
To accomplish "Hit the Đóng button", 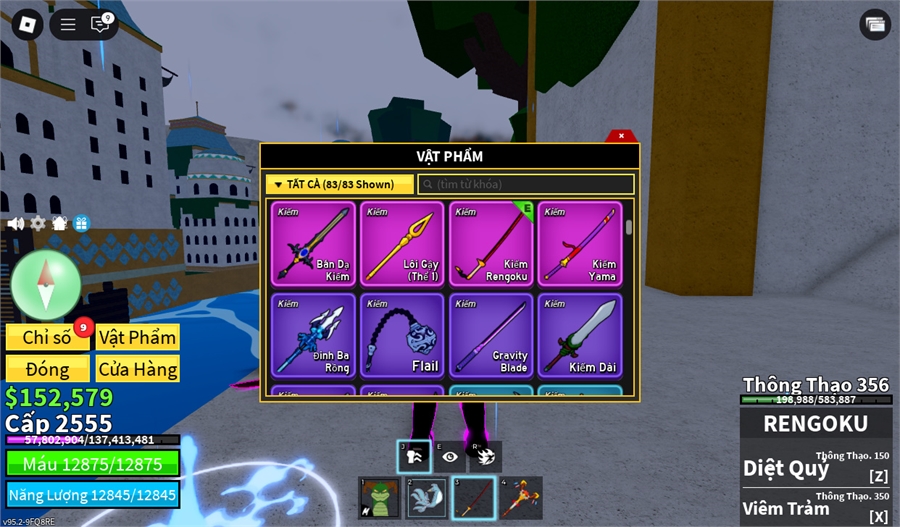I will click(48, 369).
